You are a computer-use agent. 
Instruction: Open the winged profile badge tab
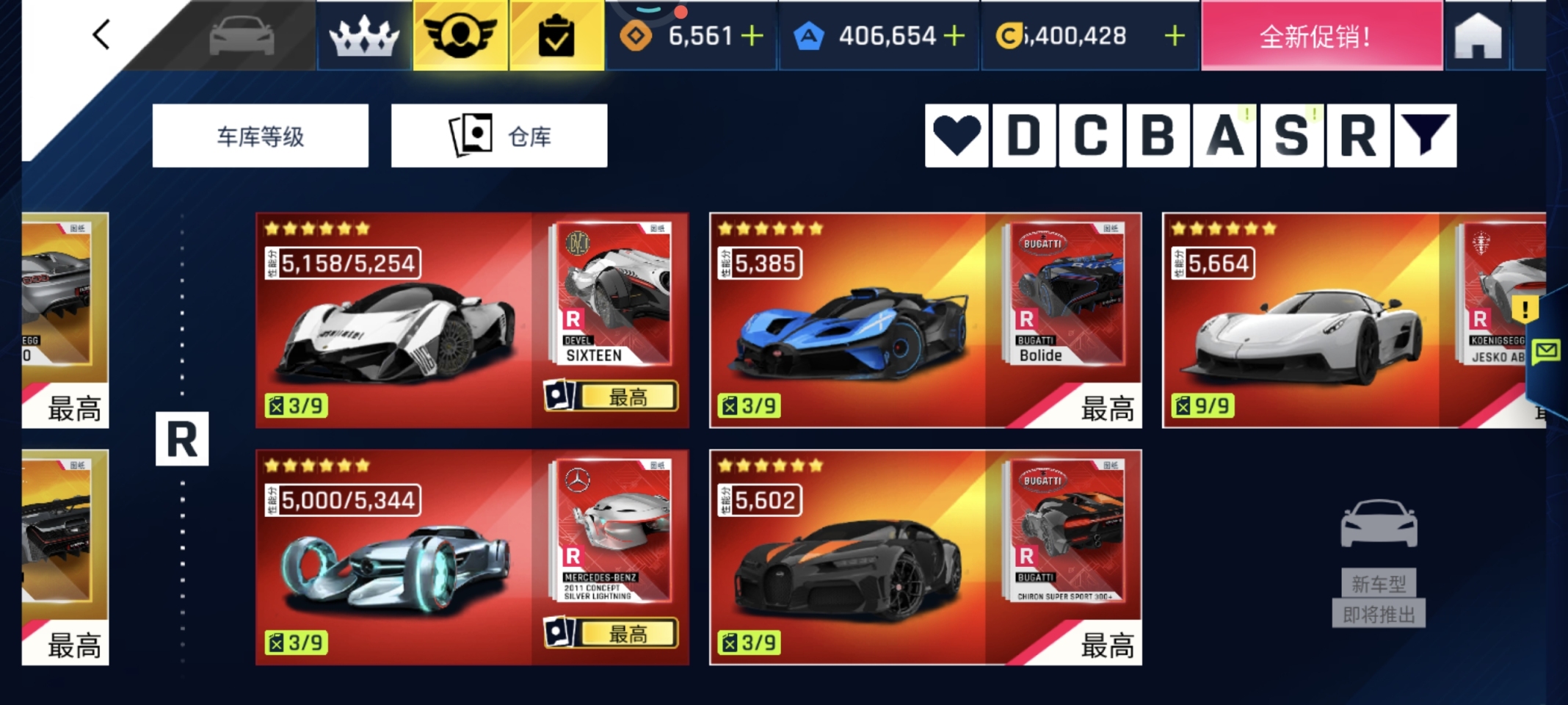click(460, 36)
